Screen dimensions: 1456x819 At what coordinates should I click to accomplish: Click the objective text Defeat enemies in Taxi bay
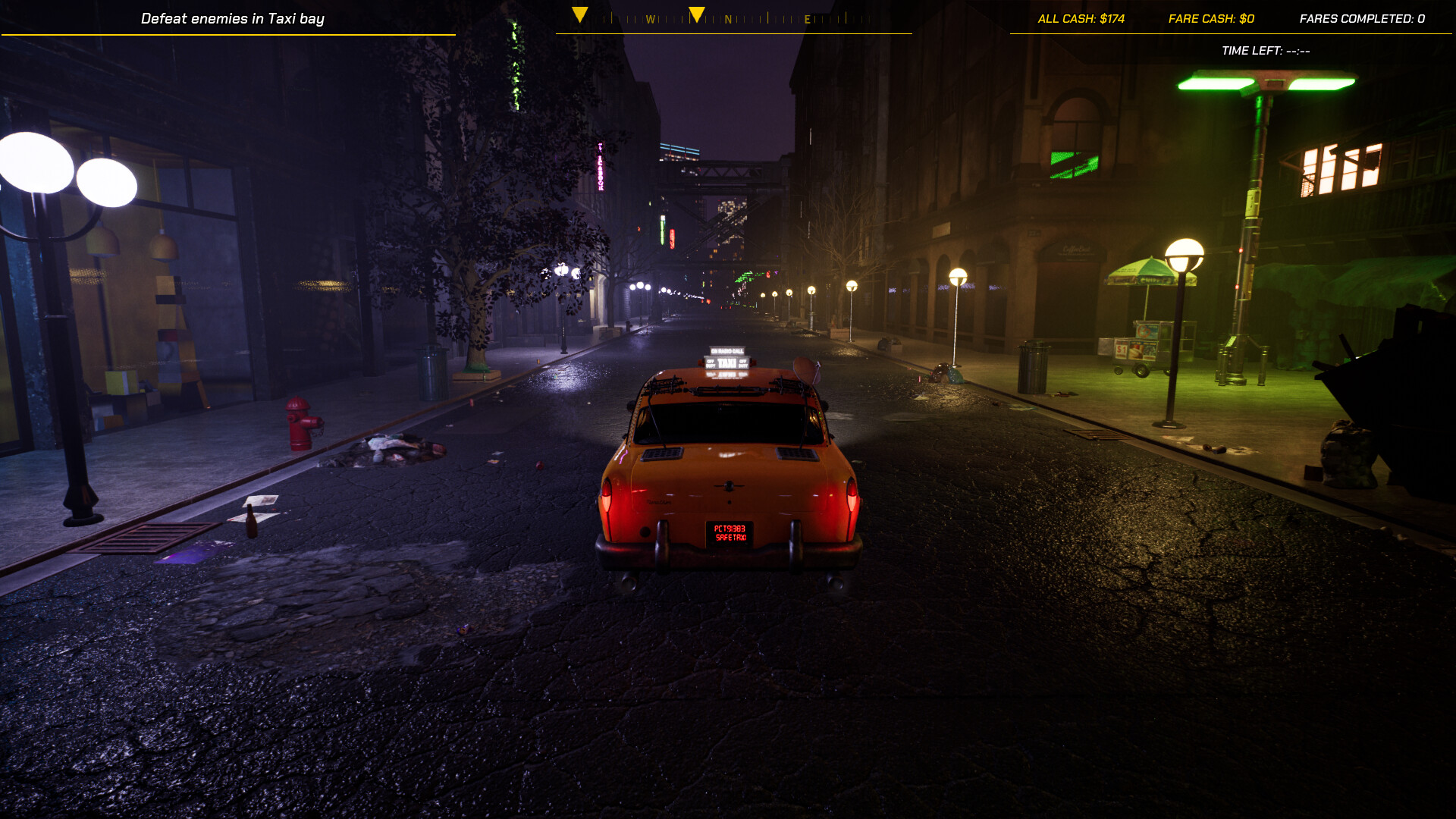tap(234, 18)
